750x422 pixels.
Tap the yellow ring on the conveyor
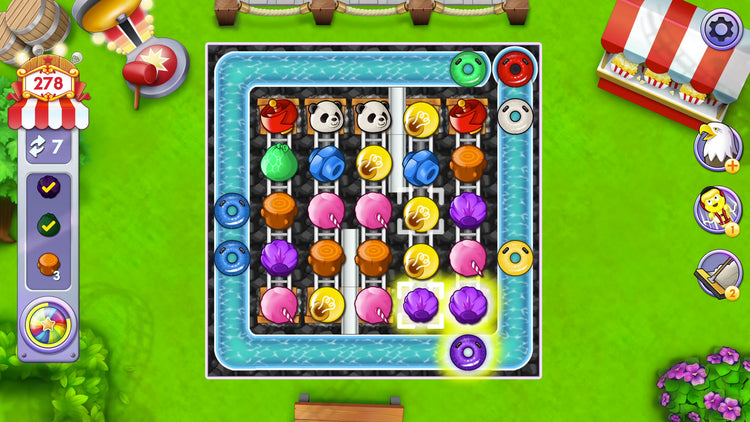pos(516,257)
